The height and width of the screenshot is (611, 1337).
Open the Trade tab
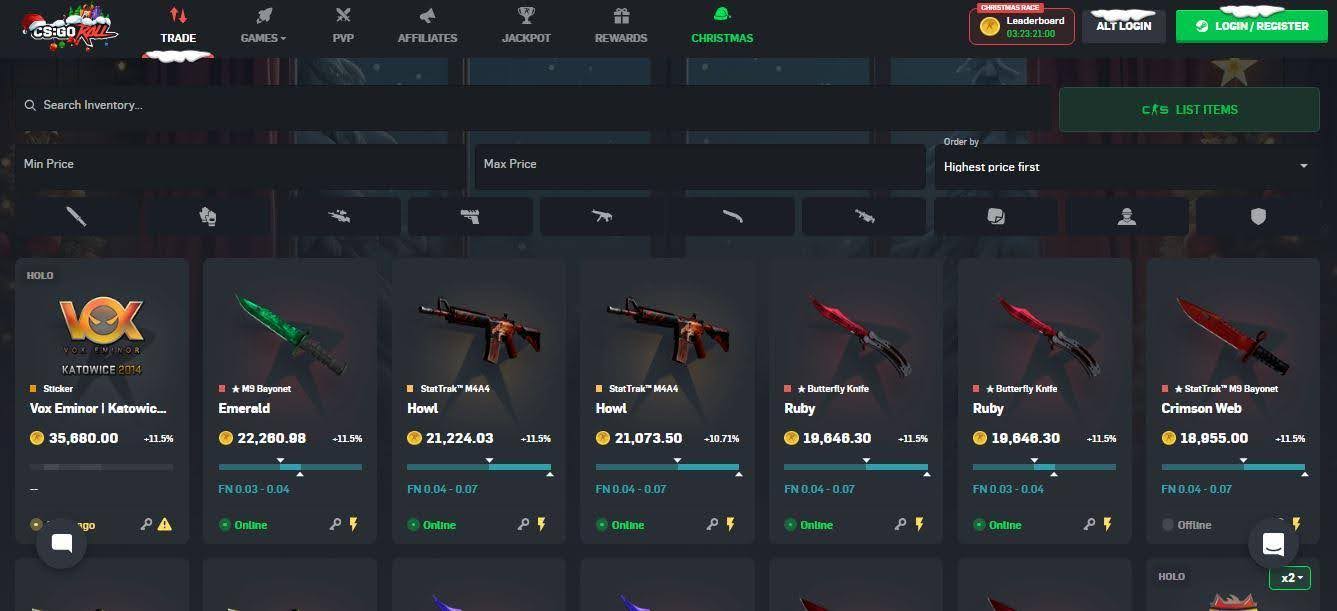tap(178, 27)
